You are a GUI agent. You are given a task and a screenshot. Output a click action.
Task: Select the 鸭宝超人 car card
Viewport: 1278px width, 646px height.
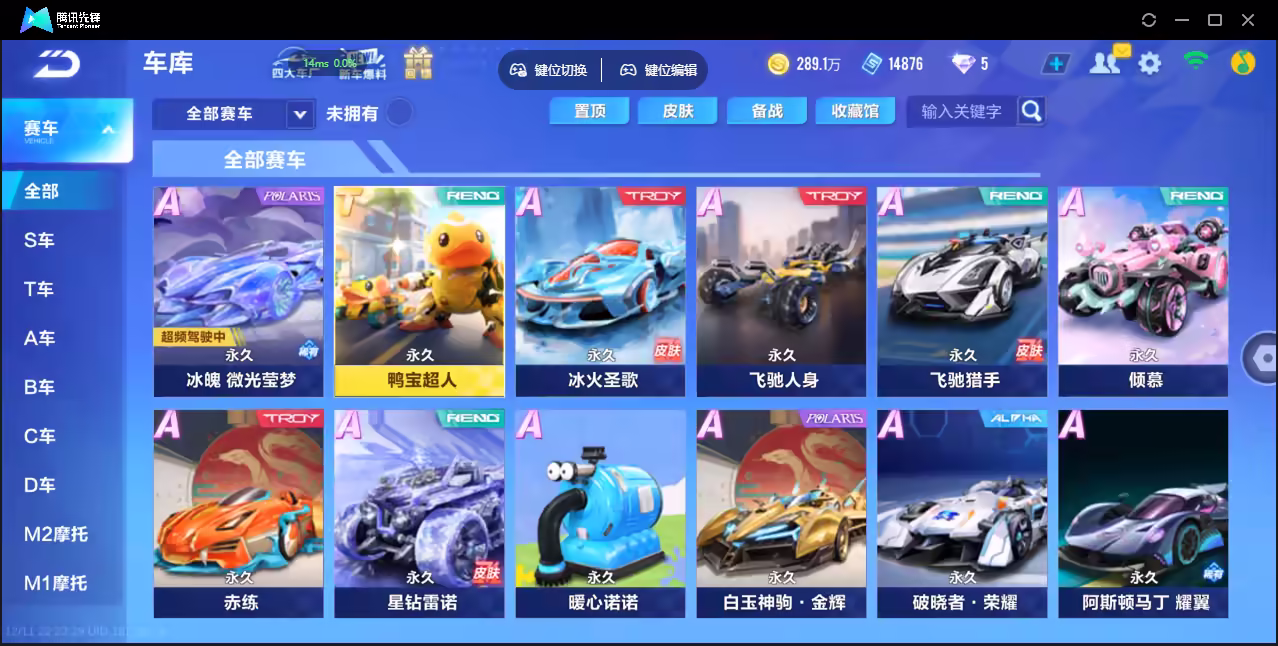[x=420, y=290]
